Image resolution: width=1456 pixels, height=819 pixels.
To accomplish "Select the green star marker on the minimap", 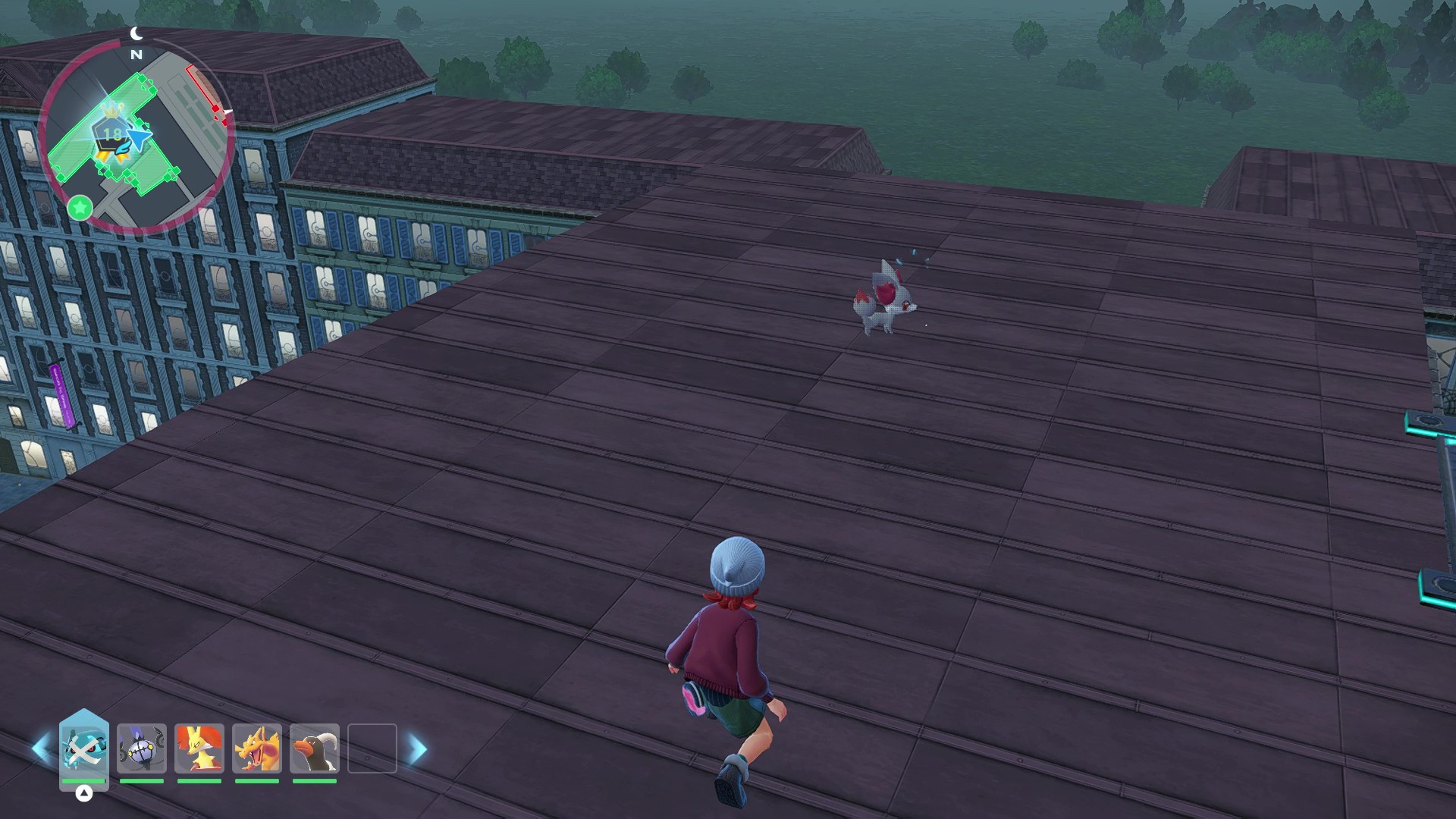I will tap(80, 207).
